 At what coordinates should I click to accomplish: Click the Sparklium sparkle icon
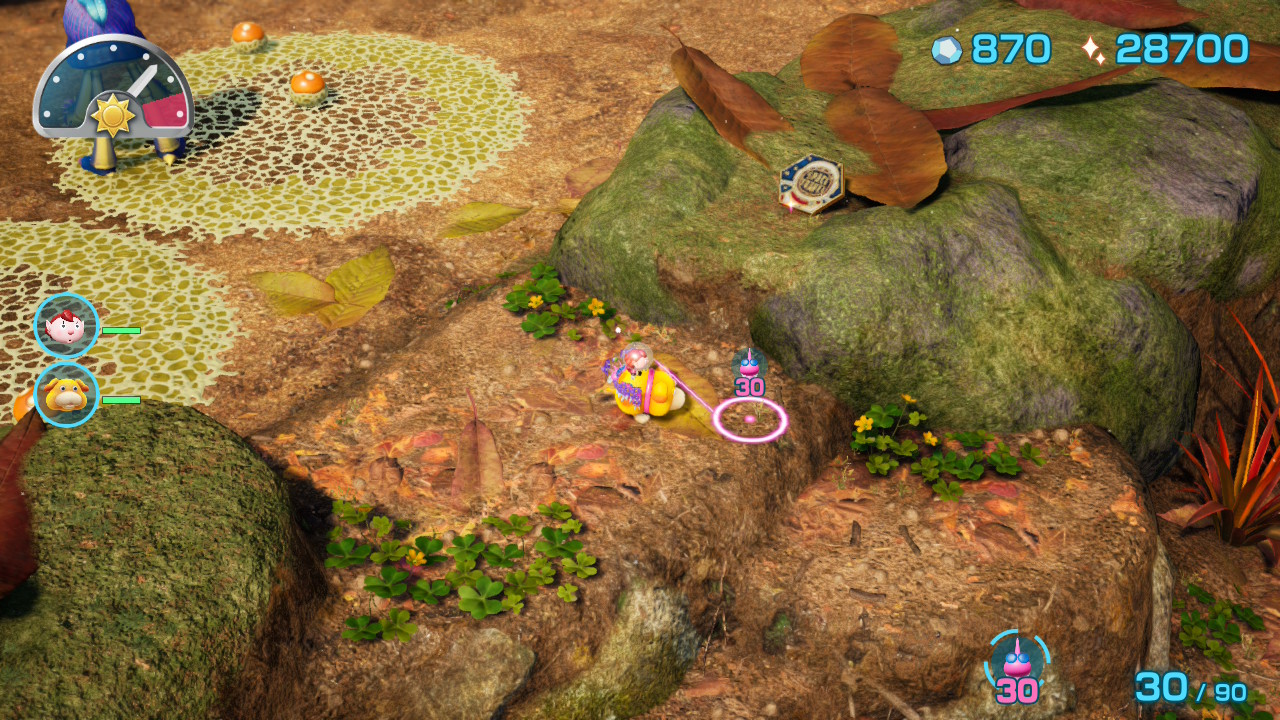coord(1093,50)
